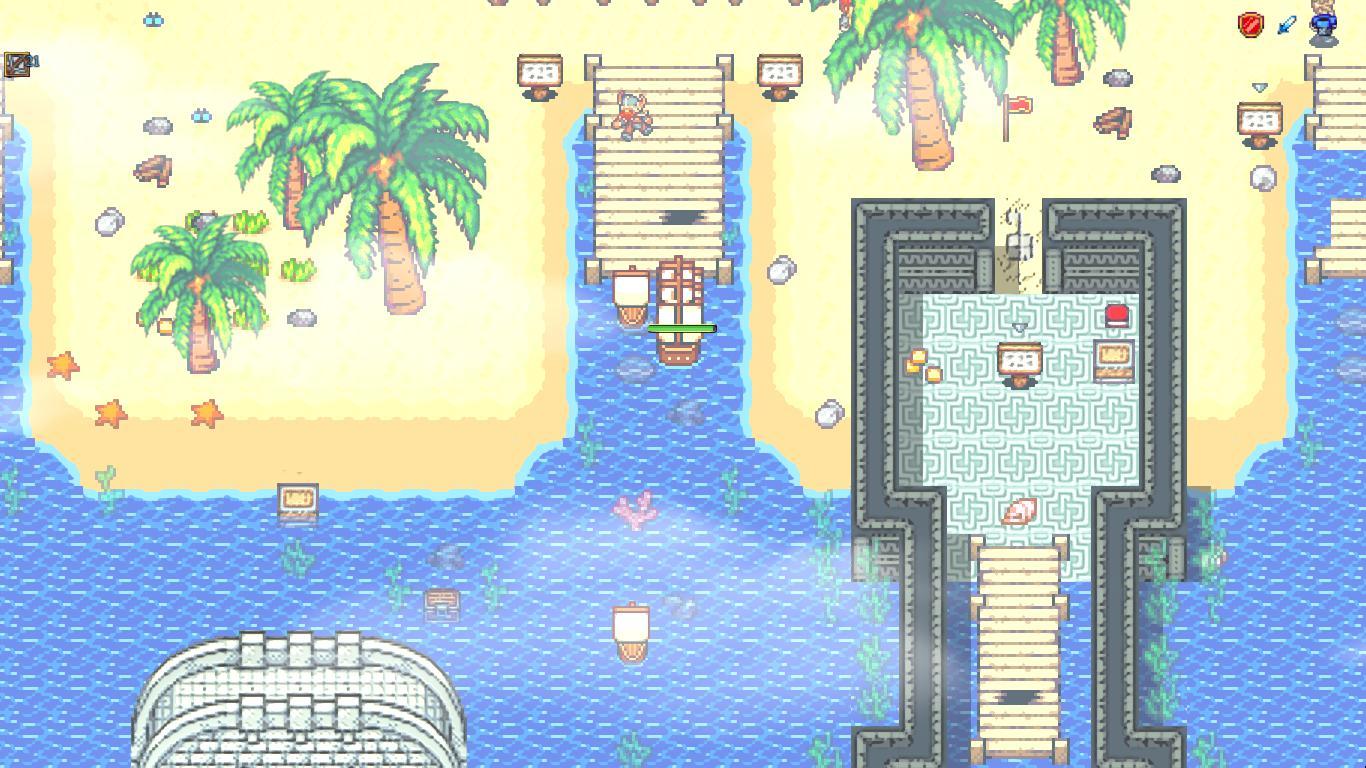Select the small sailboat in open water
Viewport: 1366px width, 768px height.
632,630
